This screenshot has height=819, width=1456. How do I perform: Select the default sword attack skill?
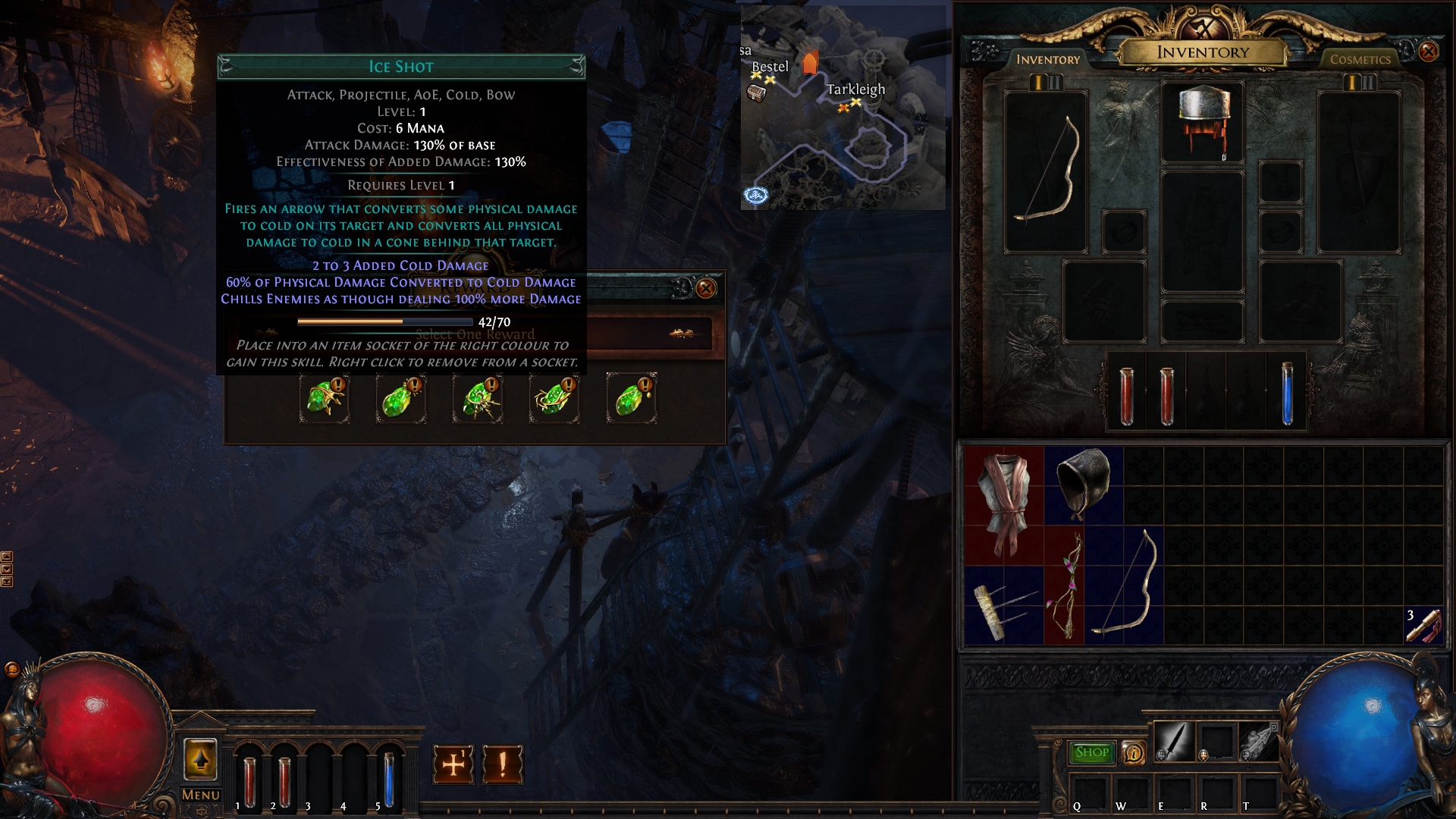(x=1173, y=741)
